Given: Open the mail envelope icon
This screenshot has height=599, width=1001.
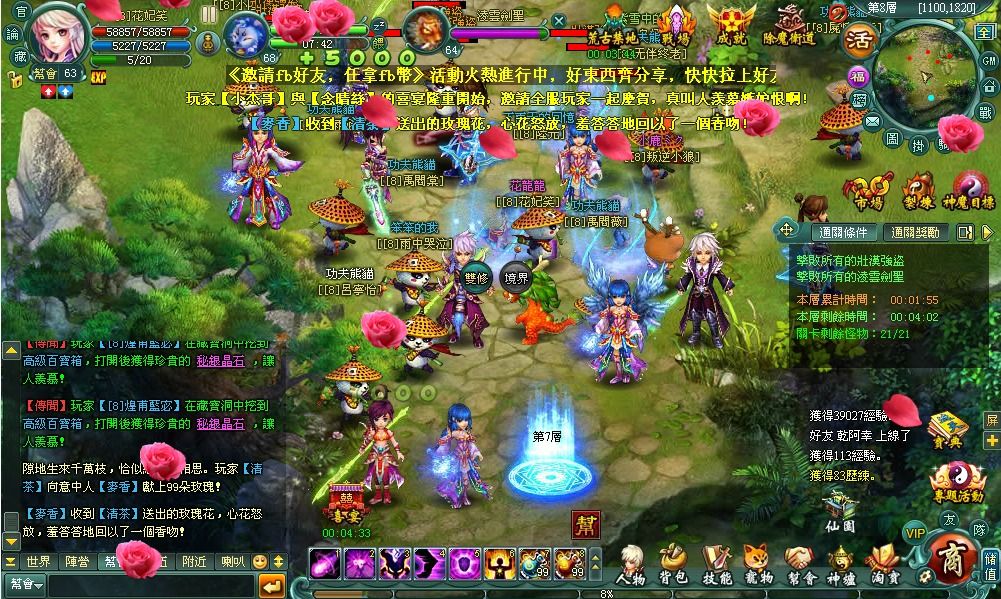Looking at the screenshot, I should [x=872, y=122].
